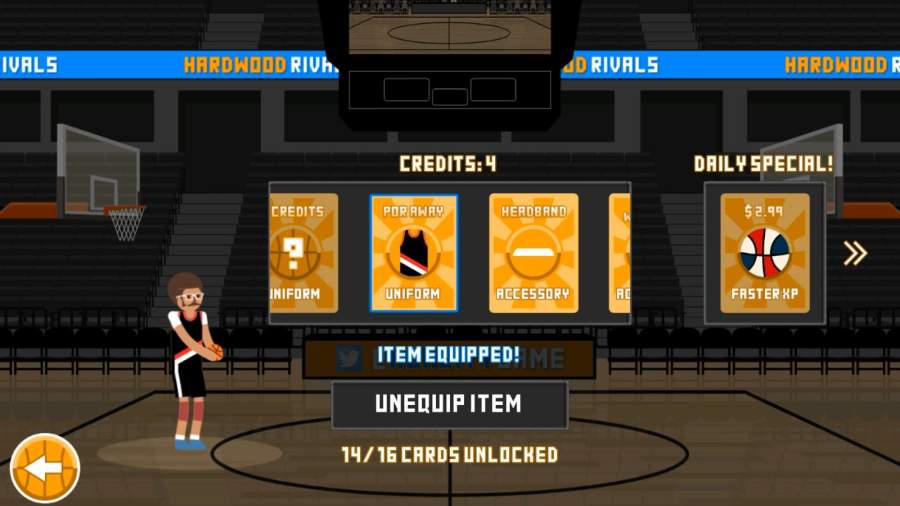The height and width of the screenshot is (506, 900).
Task: Open the $2.99 Faster XP daily special
Action: pyautogui.click(x=764, y=253)
